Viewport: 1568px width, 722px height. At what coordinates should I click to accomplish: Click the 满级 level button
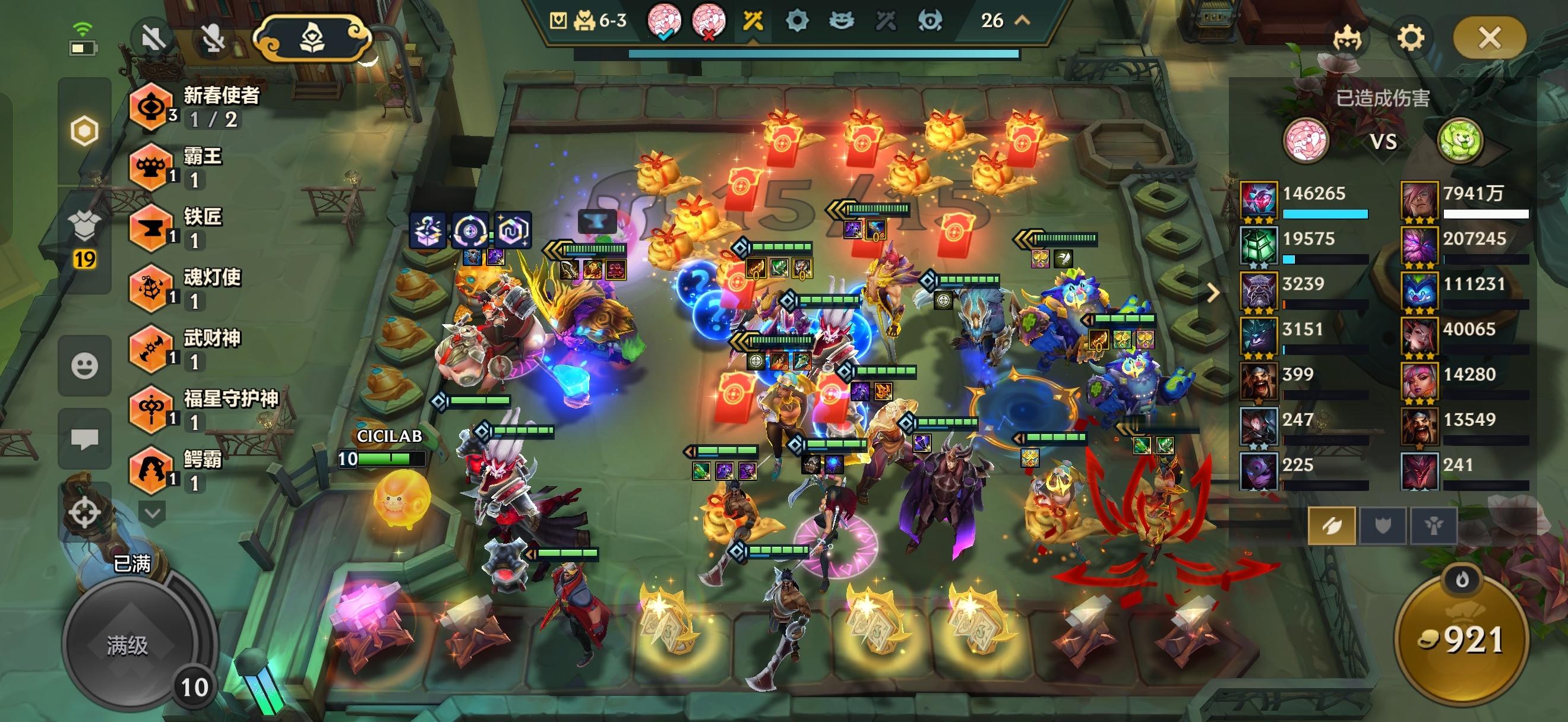tap(127, 645)
